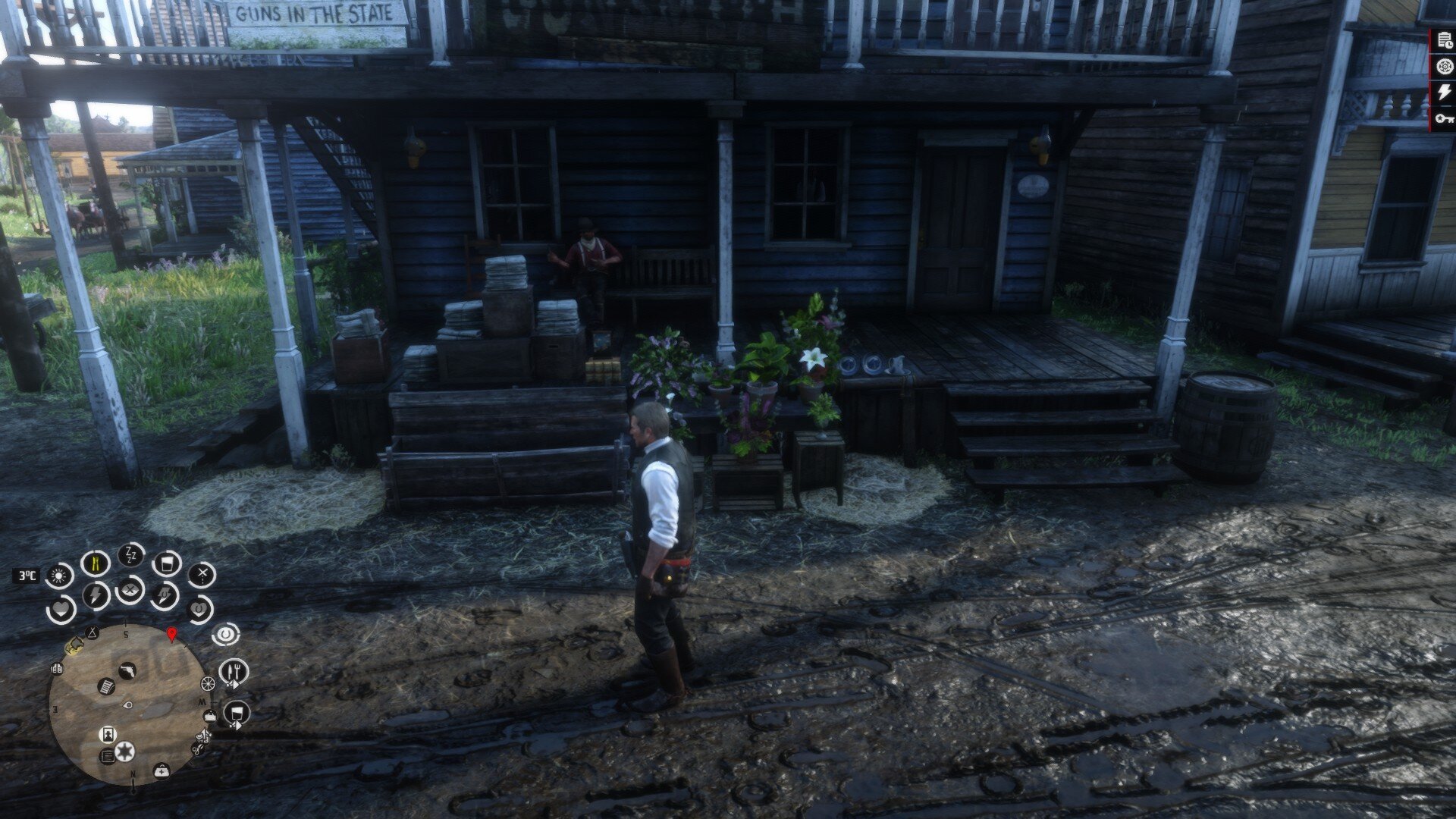
Task: Click the gear wheel sidebar icon
Action: coord(1443,67)
